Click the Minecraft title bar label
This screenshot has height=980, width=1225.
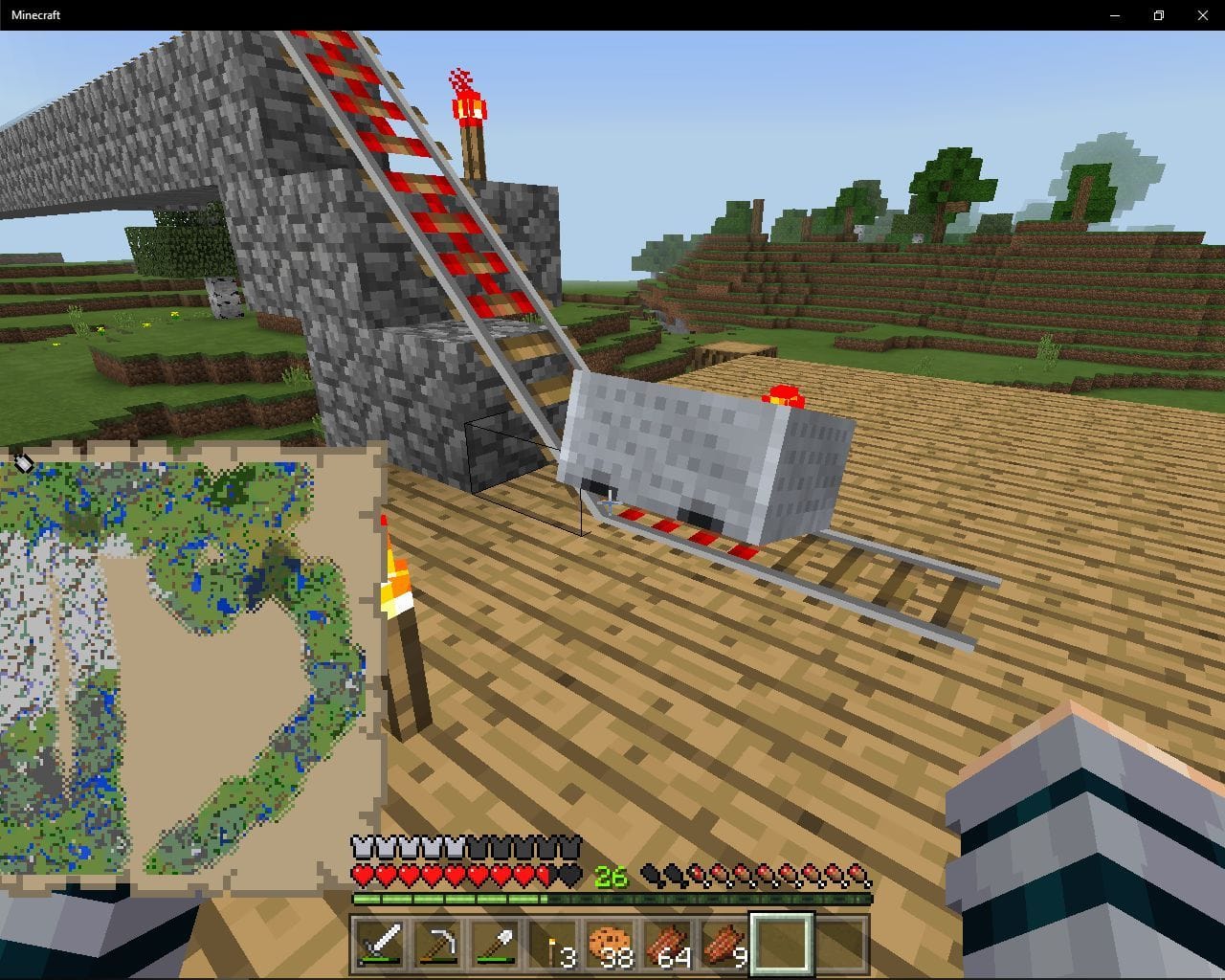(x=34, y=14)
